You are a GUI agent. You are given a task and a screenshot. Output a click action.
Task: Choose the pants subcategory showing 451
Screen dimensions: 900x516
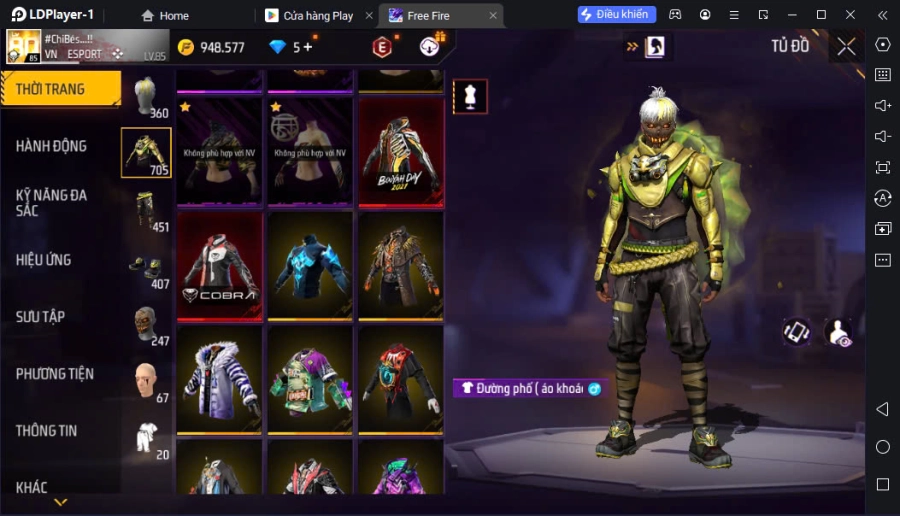(x=146, y=210)
